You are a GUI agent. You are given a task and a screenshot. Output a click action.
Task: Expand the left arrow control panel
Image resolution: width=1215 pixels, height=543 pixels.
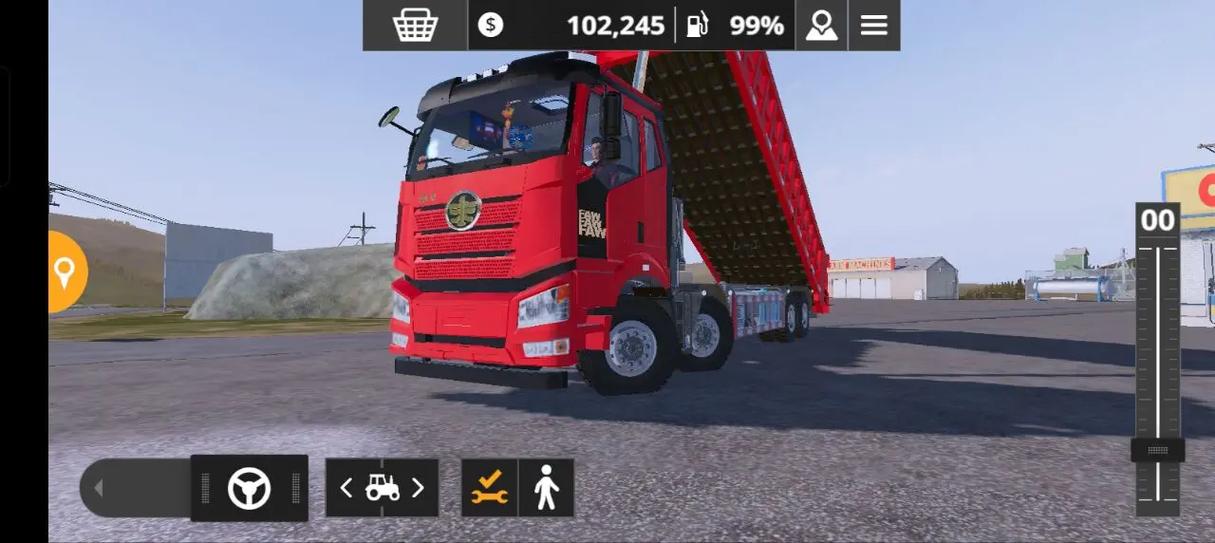pos(98,488)
